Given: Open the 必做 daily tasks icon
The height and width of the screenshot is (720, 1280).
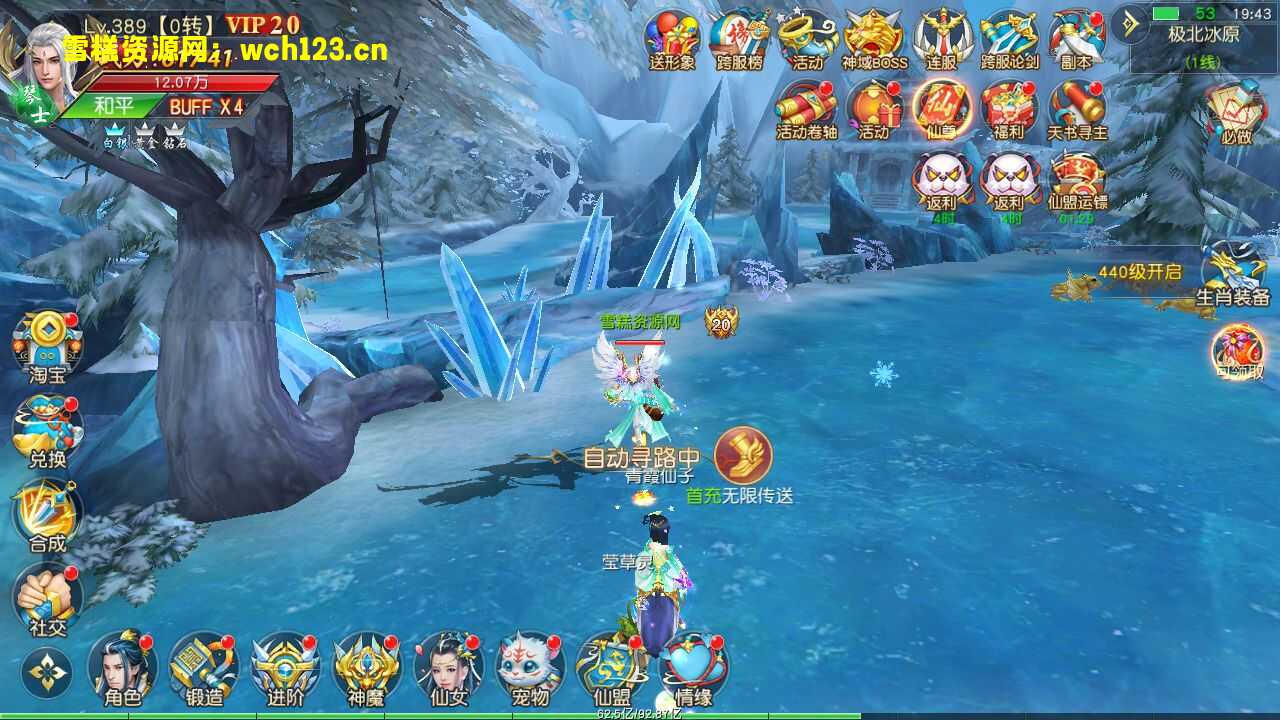Looking at the screenshot, I should tap(1236, 110).
